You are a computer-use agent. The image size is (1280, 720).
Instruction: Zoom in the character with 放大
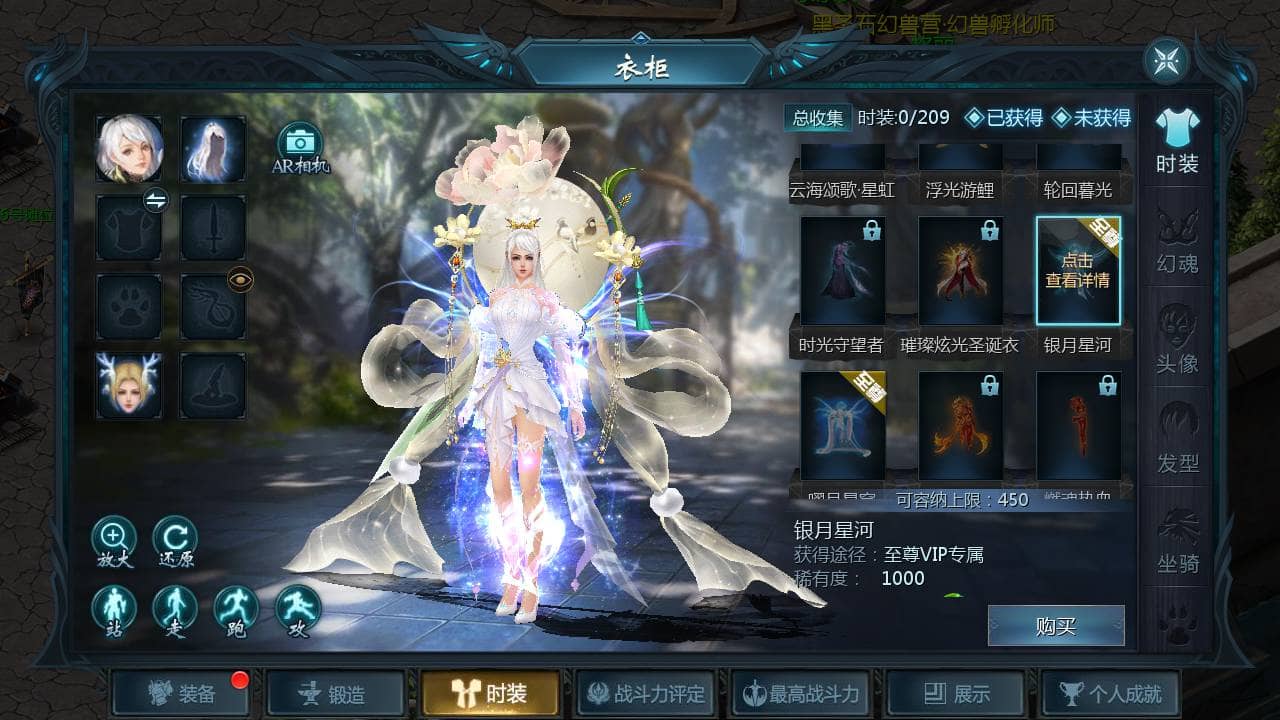tap(114, 538)
